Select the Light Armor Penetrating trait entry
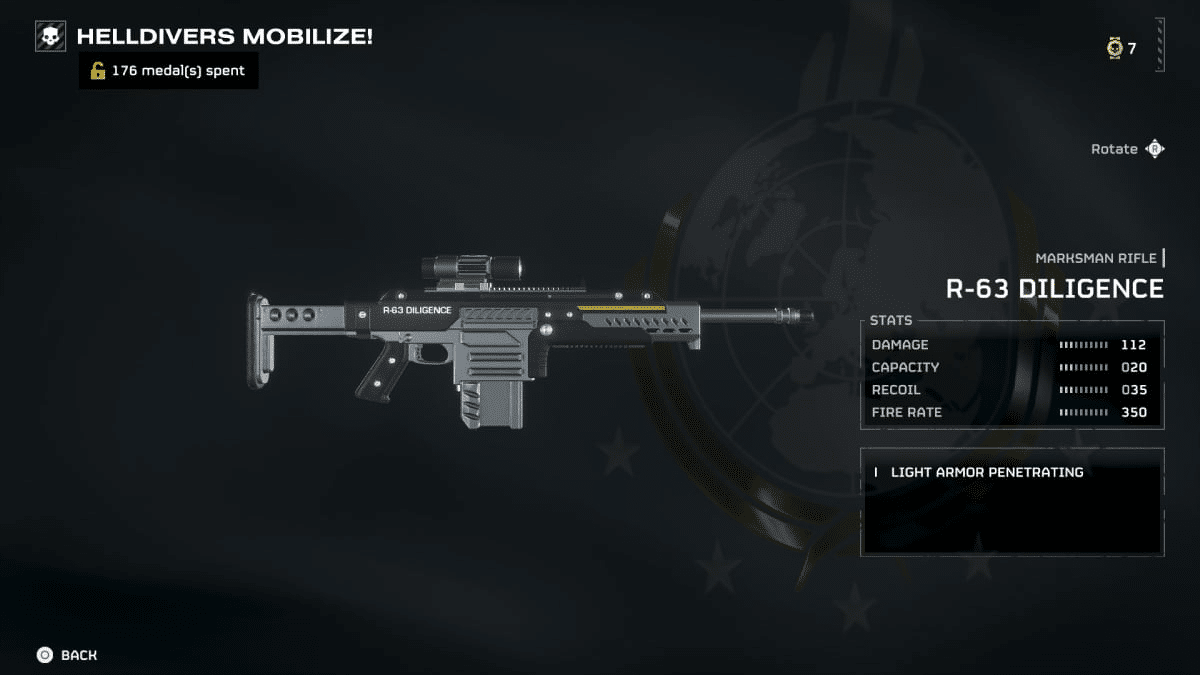 tap(986, 472)
